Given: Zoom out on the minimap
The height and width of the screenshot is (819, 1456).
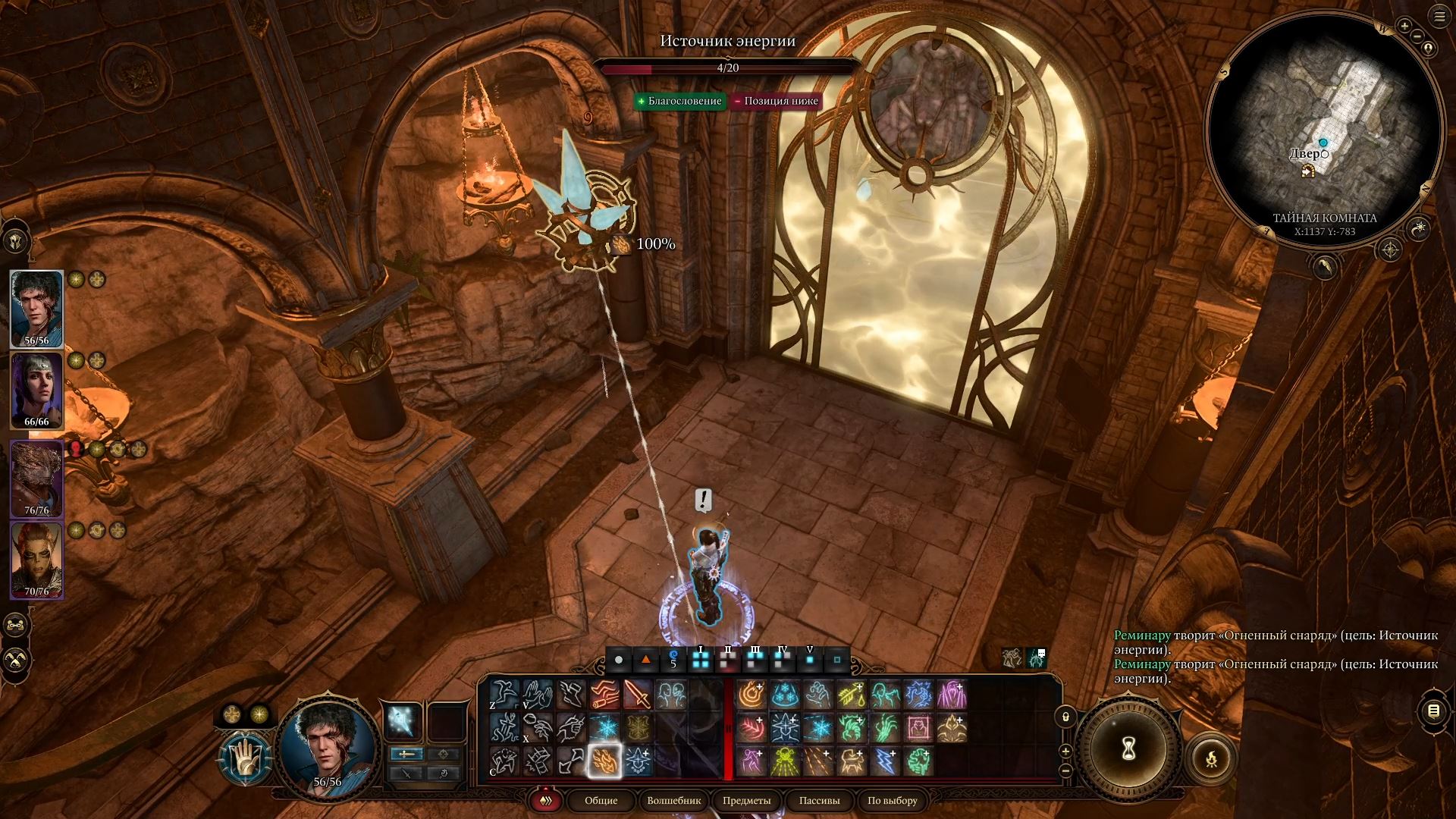Looking at the screenshot, I should point(1417,35).
